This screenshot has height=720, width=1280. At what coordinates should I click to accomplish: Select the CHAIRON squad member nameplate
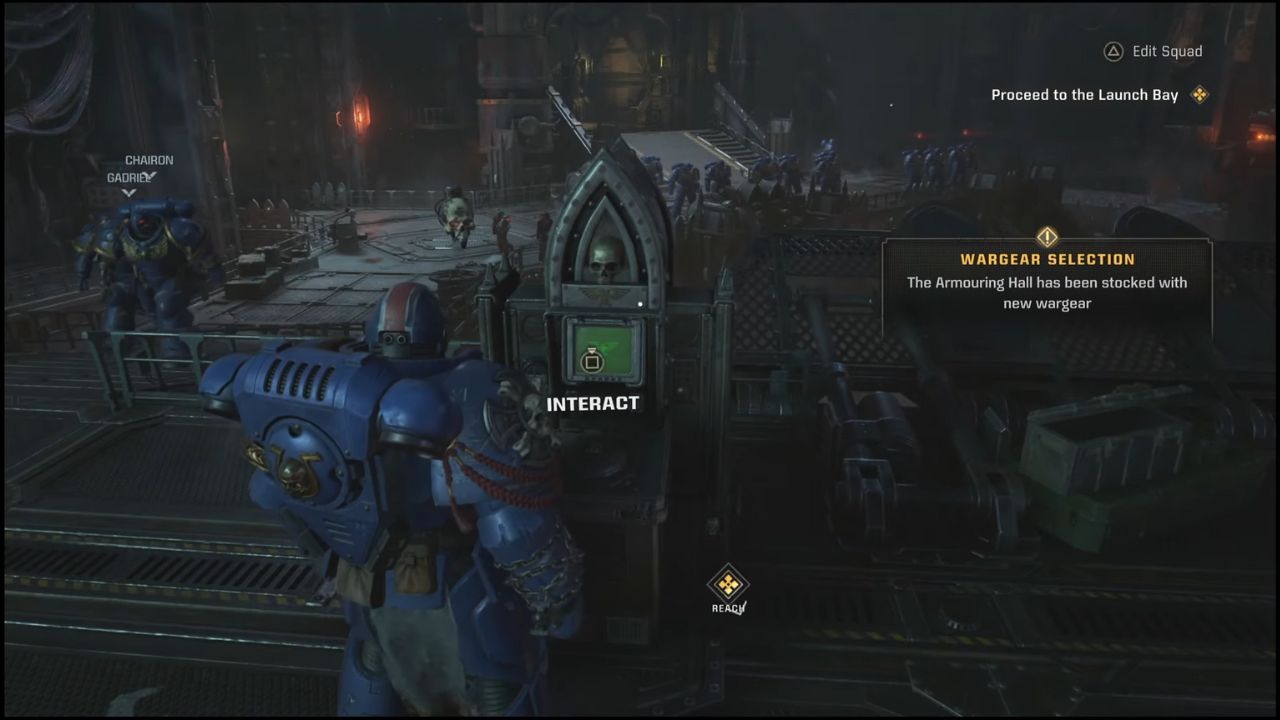pyautogui.click(x=149, y=159)
